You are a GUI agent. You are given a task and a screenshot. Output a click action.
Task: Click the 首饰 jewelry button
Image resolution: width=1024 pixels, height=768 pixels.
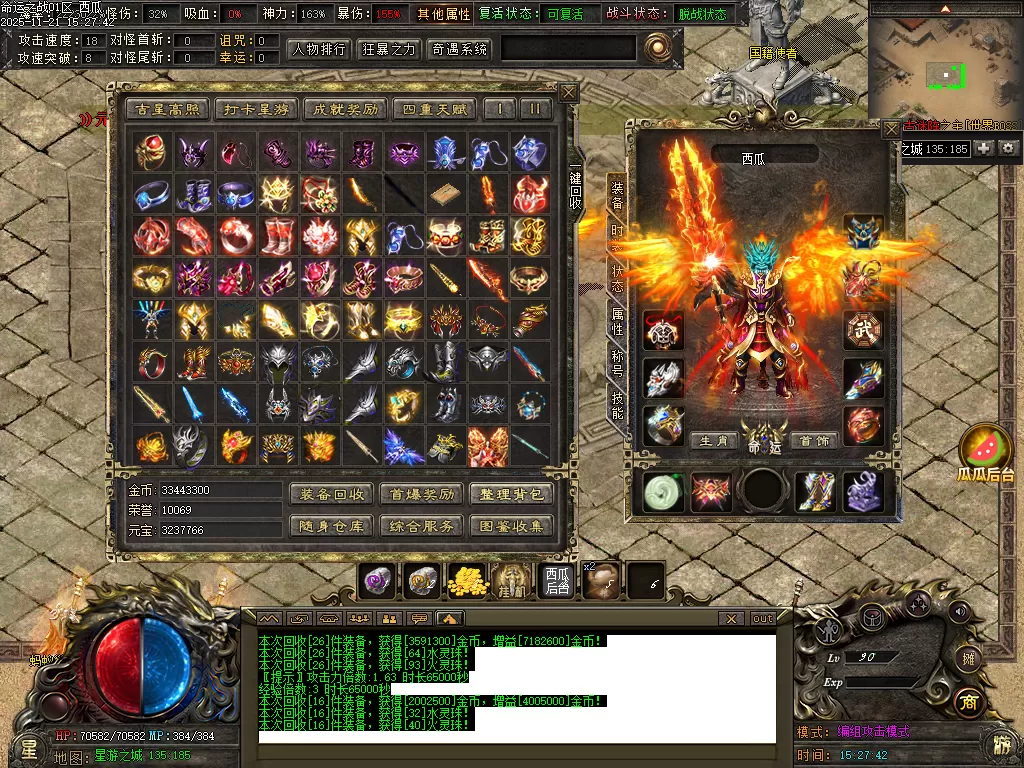coord(815,441)
